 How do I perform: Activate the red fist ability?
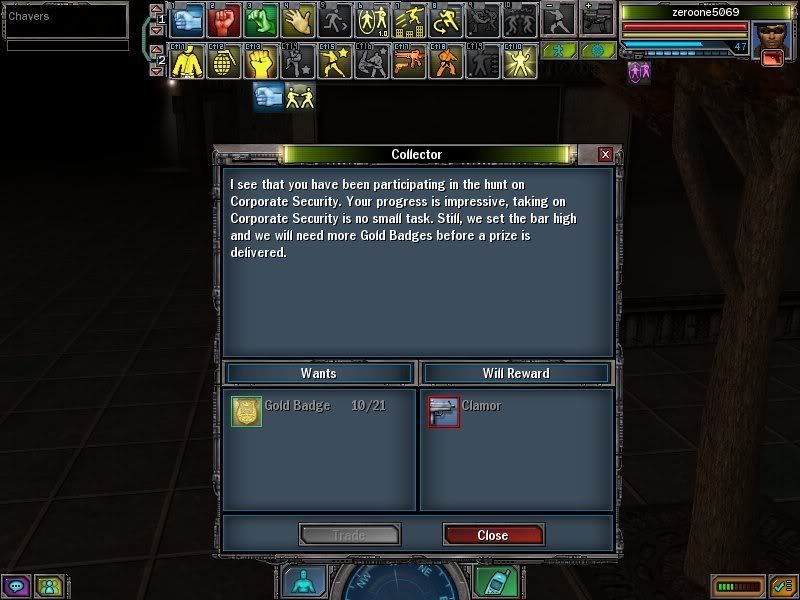226,19
